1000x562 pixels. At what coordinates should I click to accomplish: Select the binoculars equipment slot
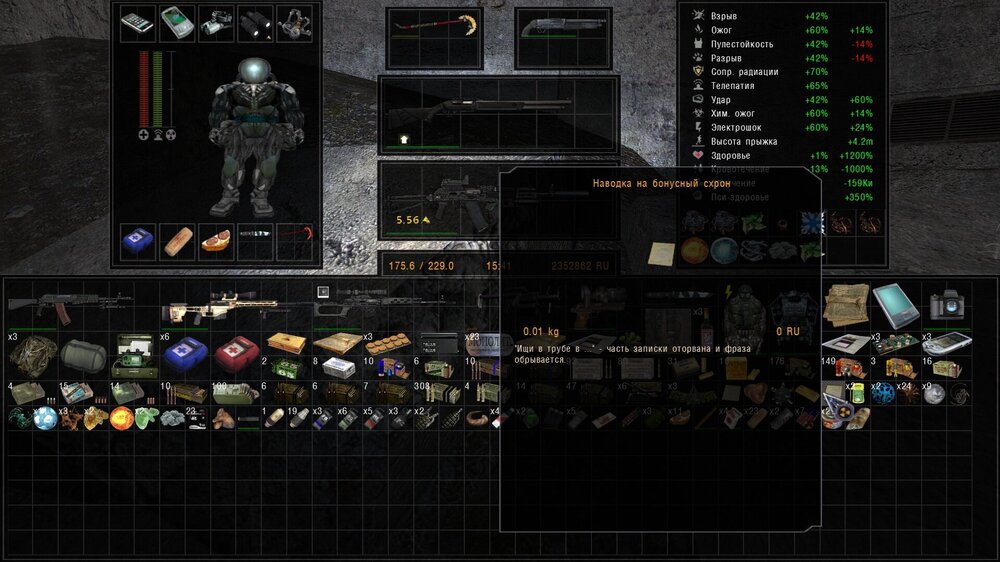255,24
